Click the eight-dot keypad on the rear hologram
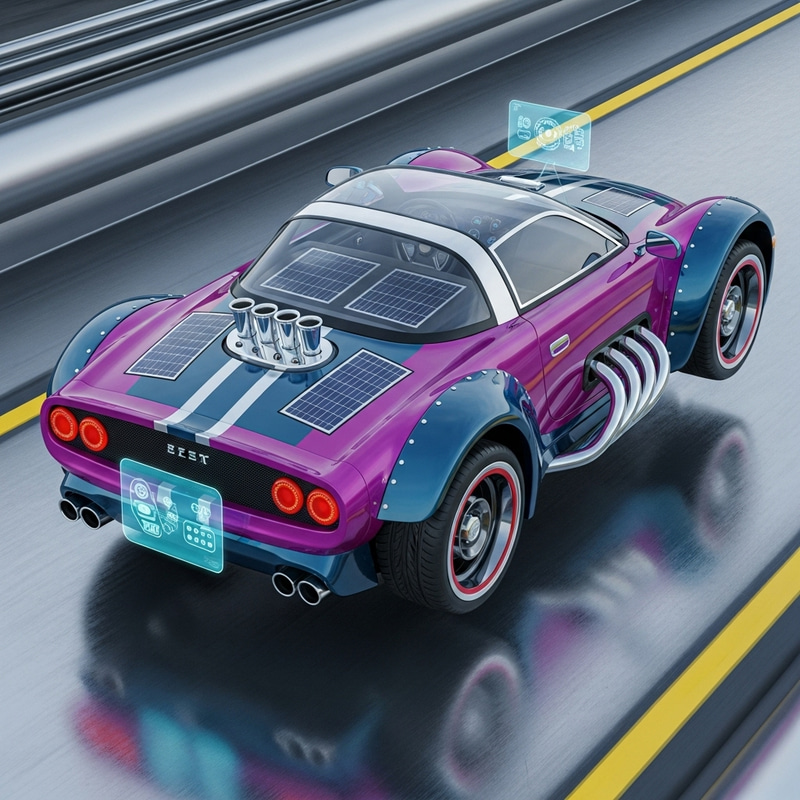The image size is (800, 800). [198, 537]
